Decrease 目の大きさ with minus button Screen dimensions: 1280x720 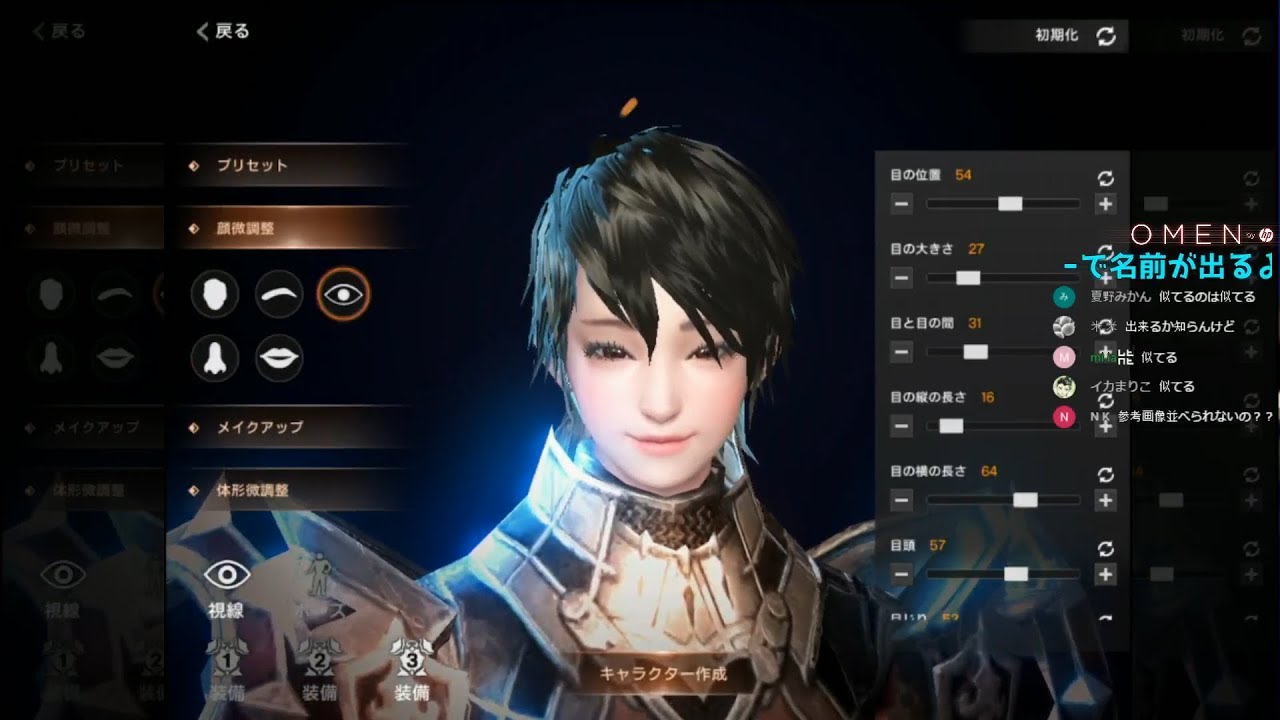tap(901, 278)
